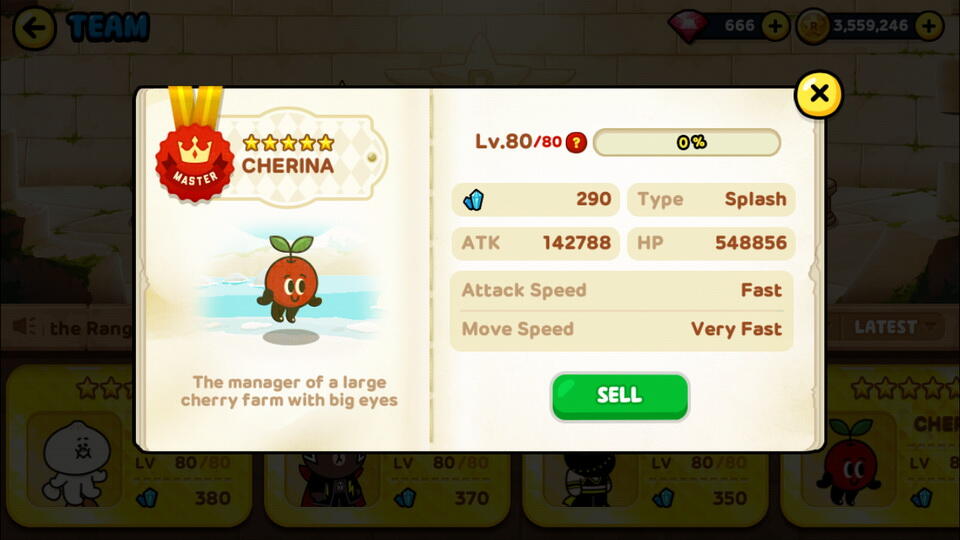Go back from the Team screen
The image size is (960, 540).
click(35, 28)
